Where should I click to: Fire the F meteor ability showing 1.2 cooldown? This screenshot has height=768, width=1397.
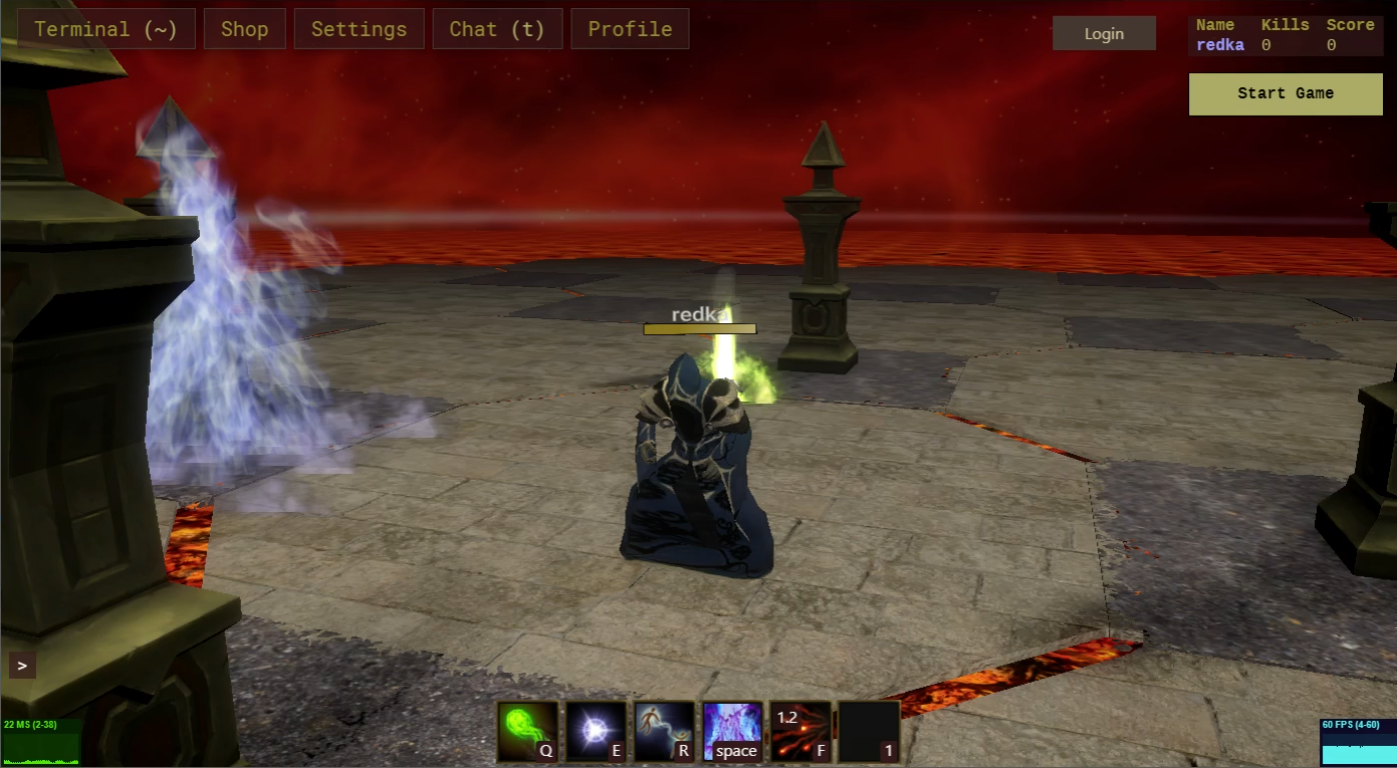pyautogui.click(x=799, y=731)
